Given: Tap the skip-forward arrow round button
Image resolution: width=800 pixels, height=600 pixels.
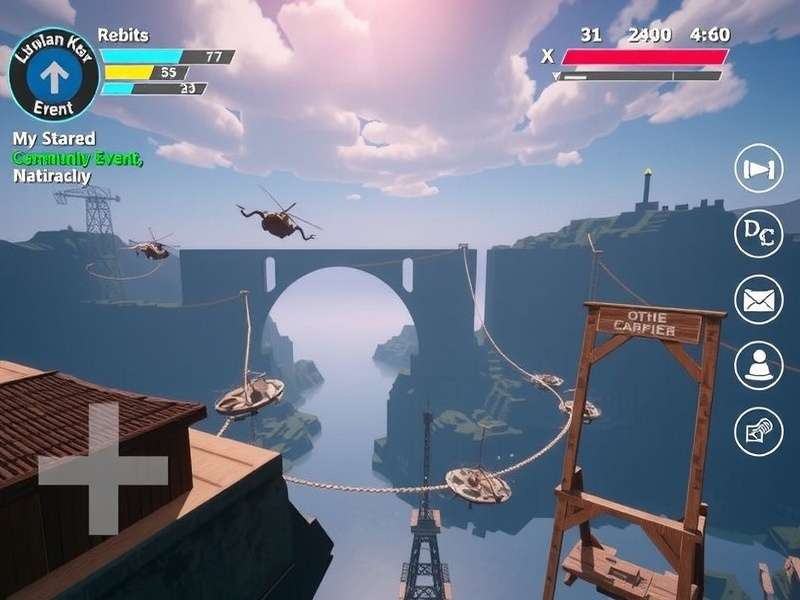Looking at the screenshot, I should pyautogui.click(x=759, y=168).
